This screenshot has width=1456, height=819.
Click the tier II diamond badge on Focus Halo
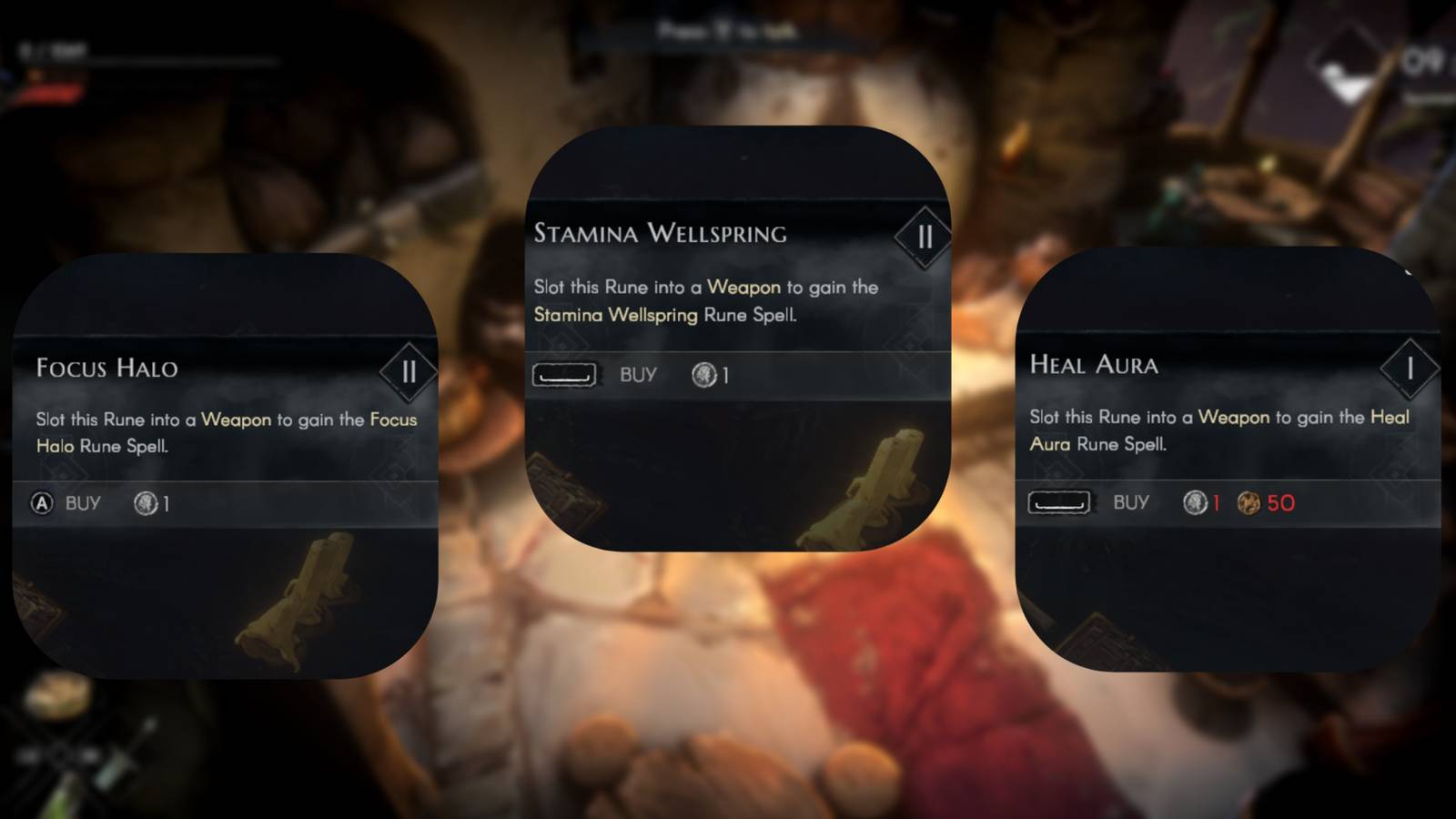click(408, 371)
